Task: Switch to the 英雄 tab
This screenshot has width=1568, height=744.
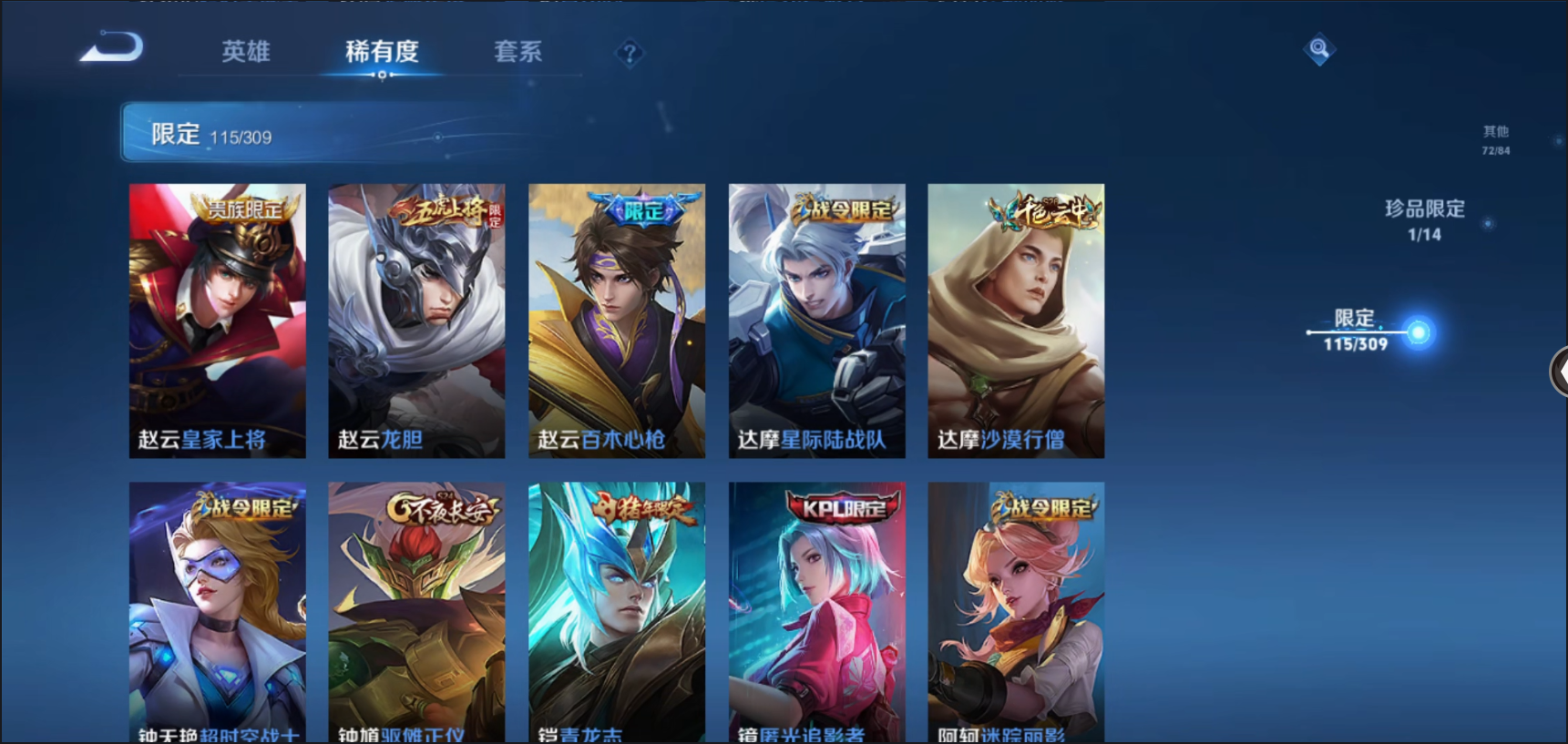Action: click(246, 52)
